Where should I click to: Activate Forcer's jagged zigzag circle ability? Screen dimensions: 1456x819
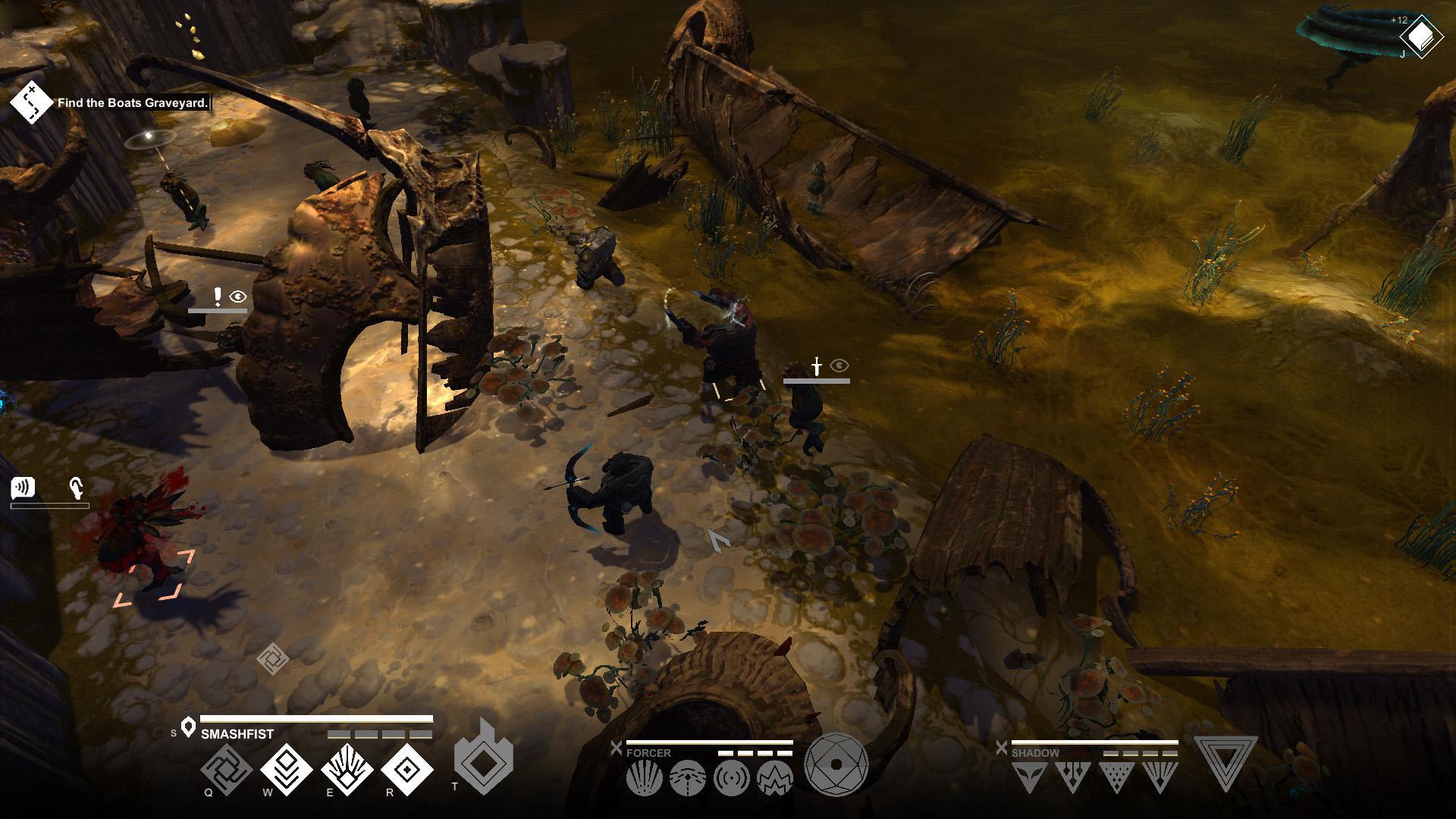coord(774,779)
